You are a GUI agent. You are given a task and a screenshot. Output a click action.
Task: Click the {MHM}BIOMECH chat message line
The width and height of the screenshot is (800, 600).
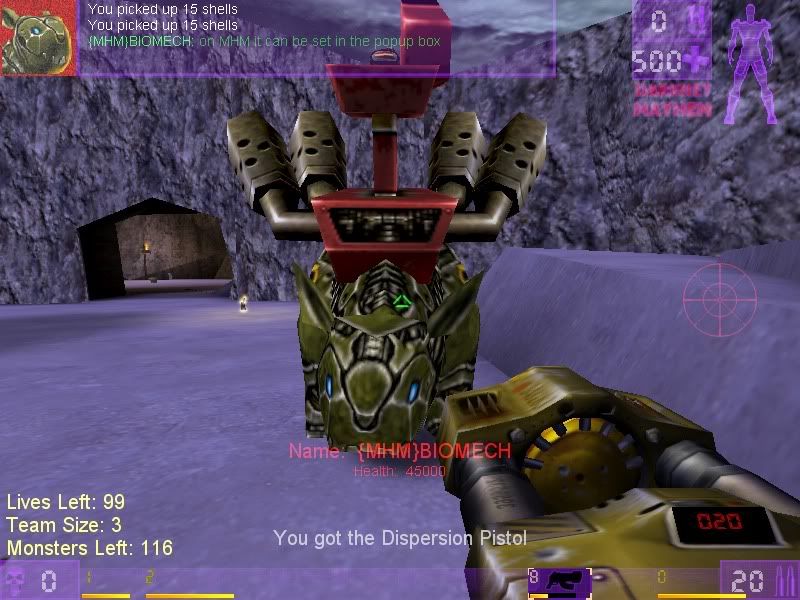pyautogui.click(x=264, y=41)
